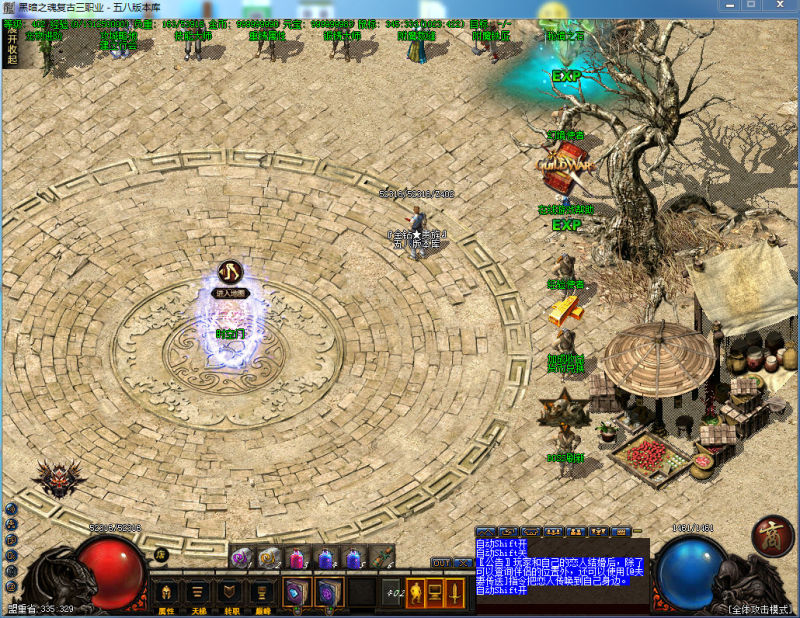Select the purple orb hotbar item
The width and height of the screenshot is (800, 618).
241,558
